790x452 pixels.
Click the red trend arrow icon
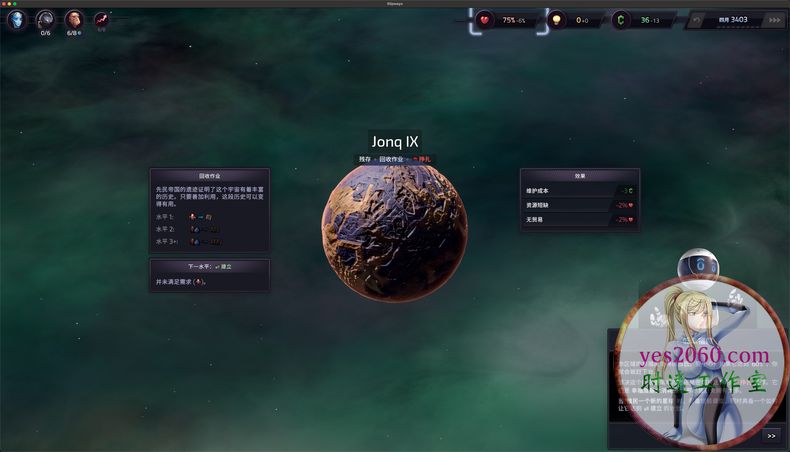coord(101,18)
